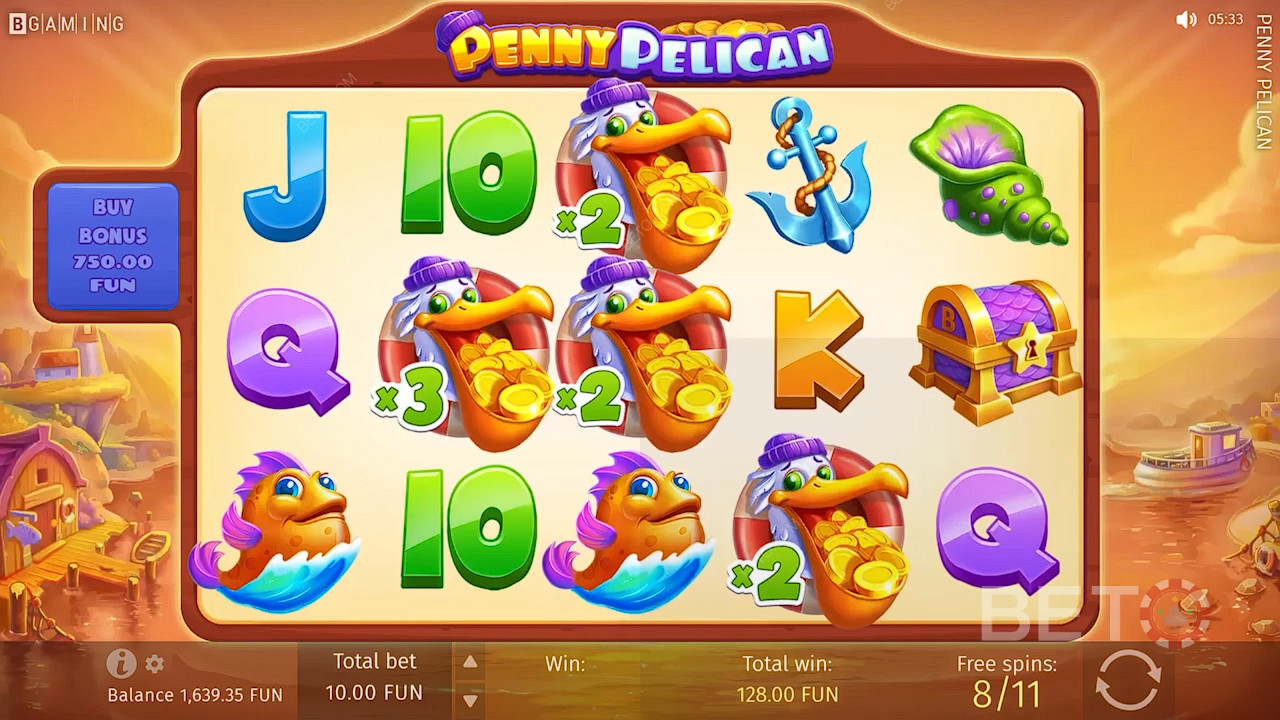Spin the reels with the circular arrows button

pyautogui.click(x=1127, y=679)
